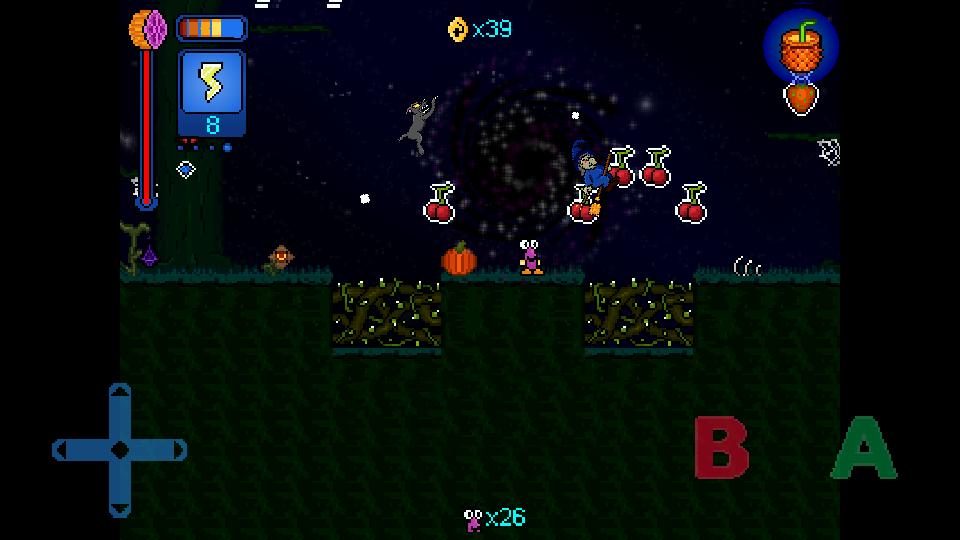Select the carrot basket item icon
The height and width of the screenshot is (540, 960).
(x=800, y=46)
